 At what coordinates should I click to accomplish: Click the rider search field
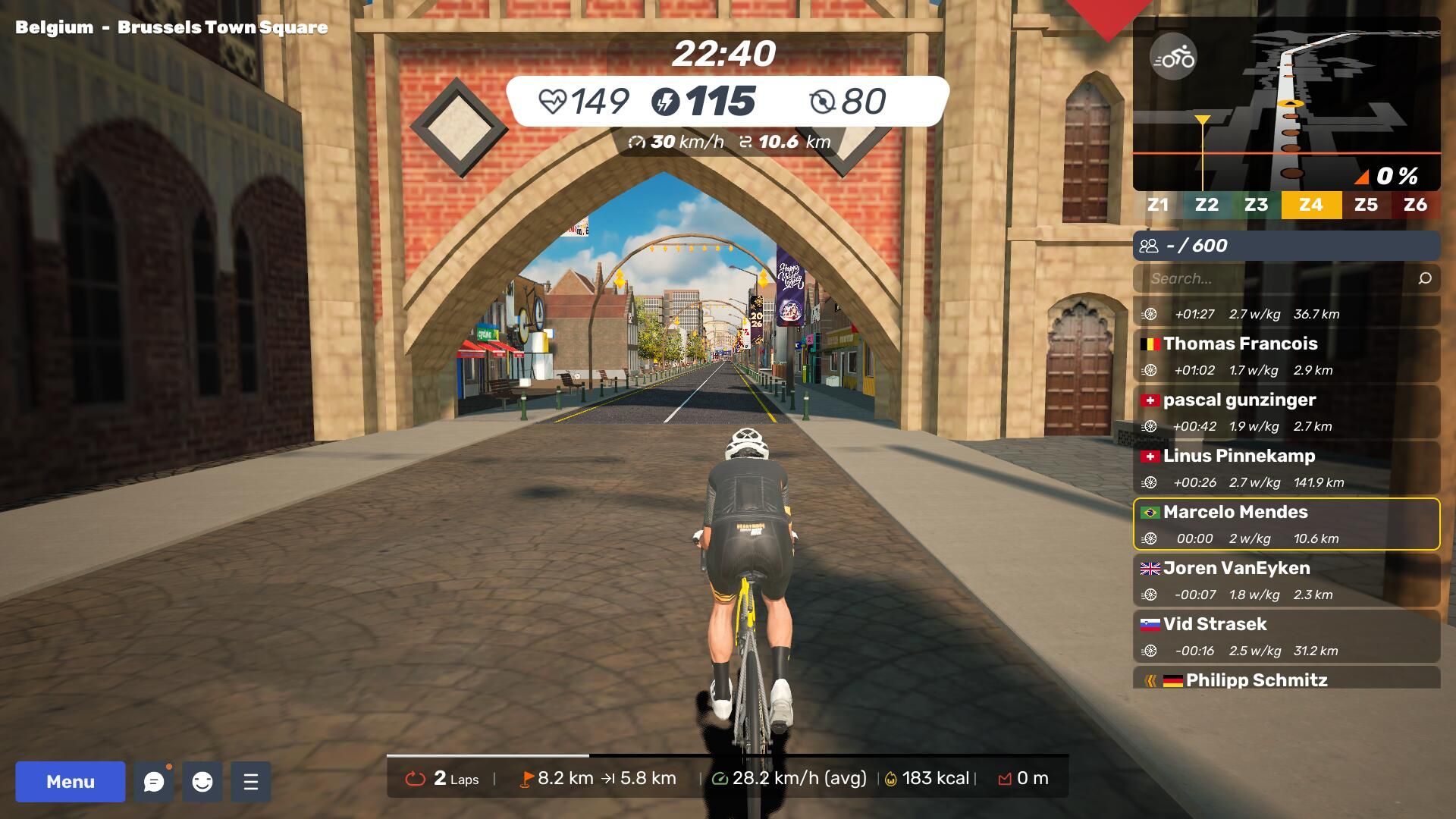1274,278
